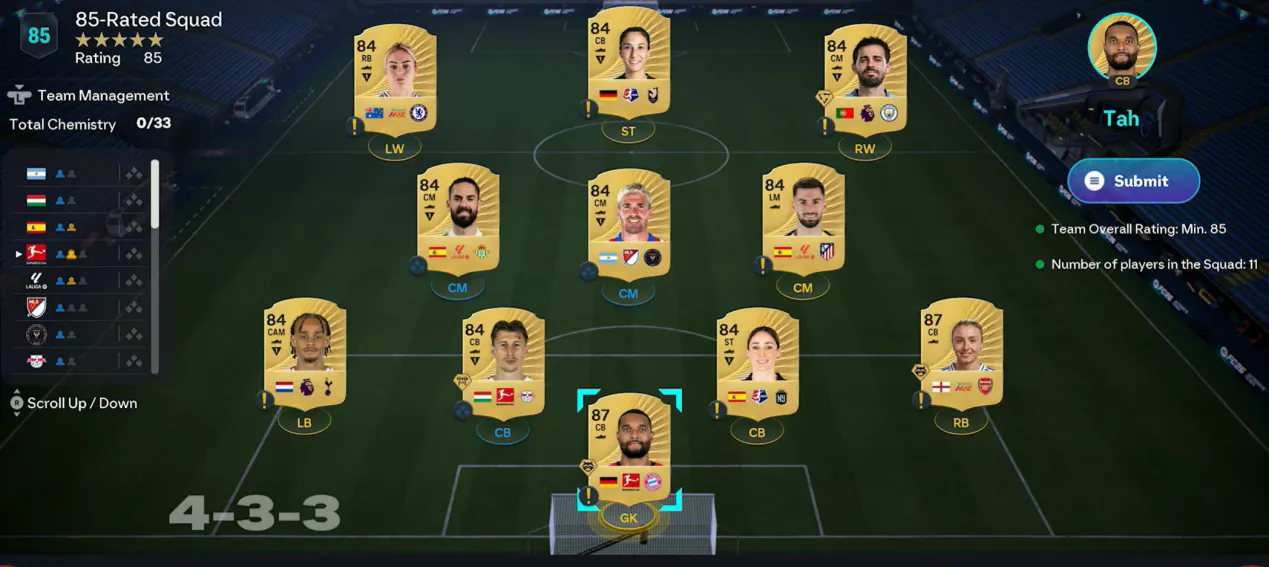Viewport: 1269px width, 567px height.
Task: Select the Atletico Madrid card
Action: (x=803, y=217)
